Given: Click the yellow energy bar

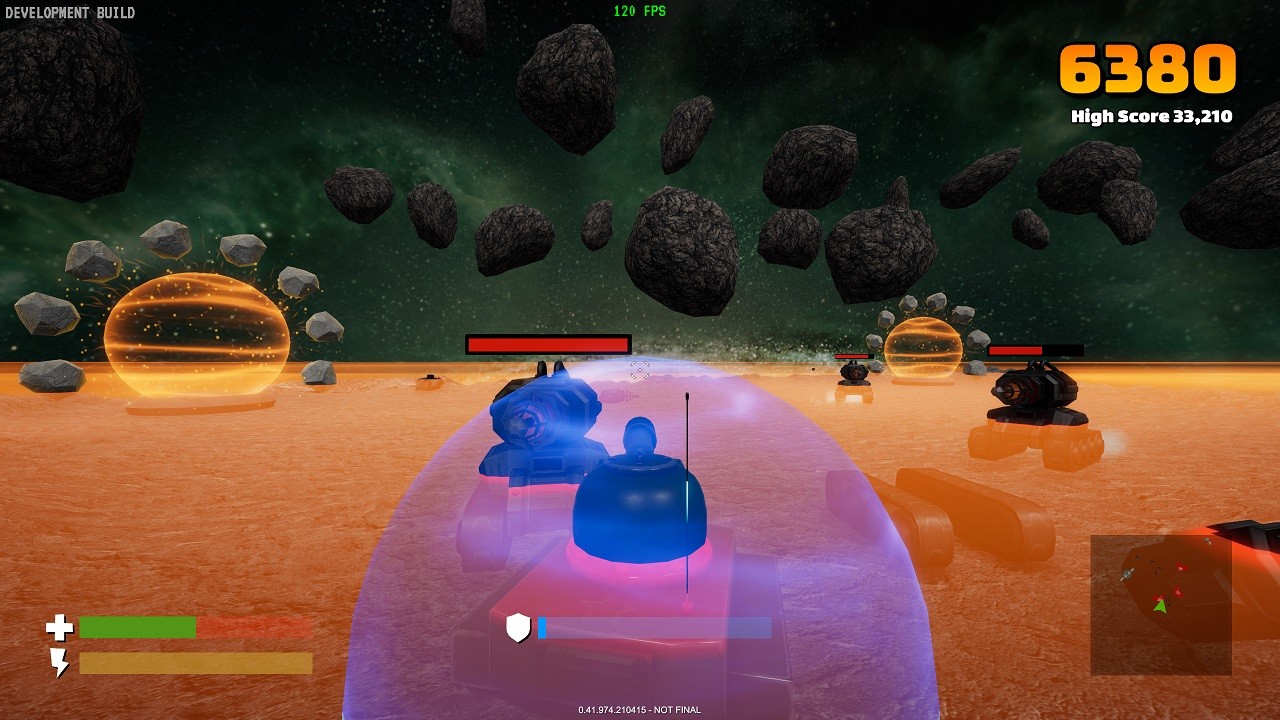Looking at the screenshot, I should coord(195,661).
